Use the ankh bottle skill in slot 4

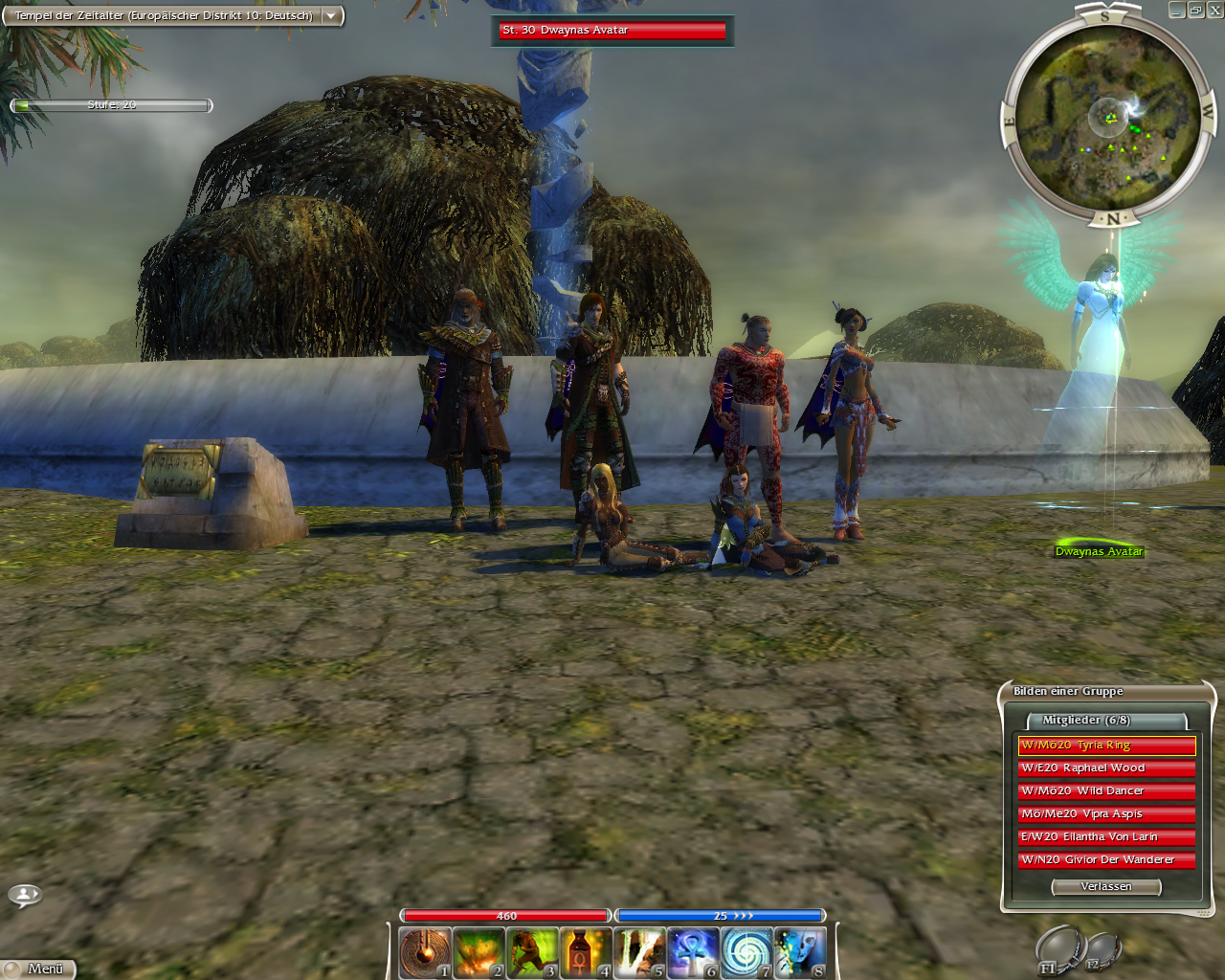[x=585, y=952]
